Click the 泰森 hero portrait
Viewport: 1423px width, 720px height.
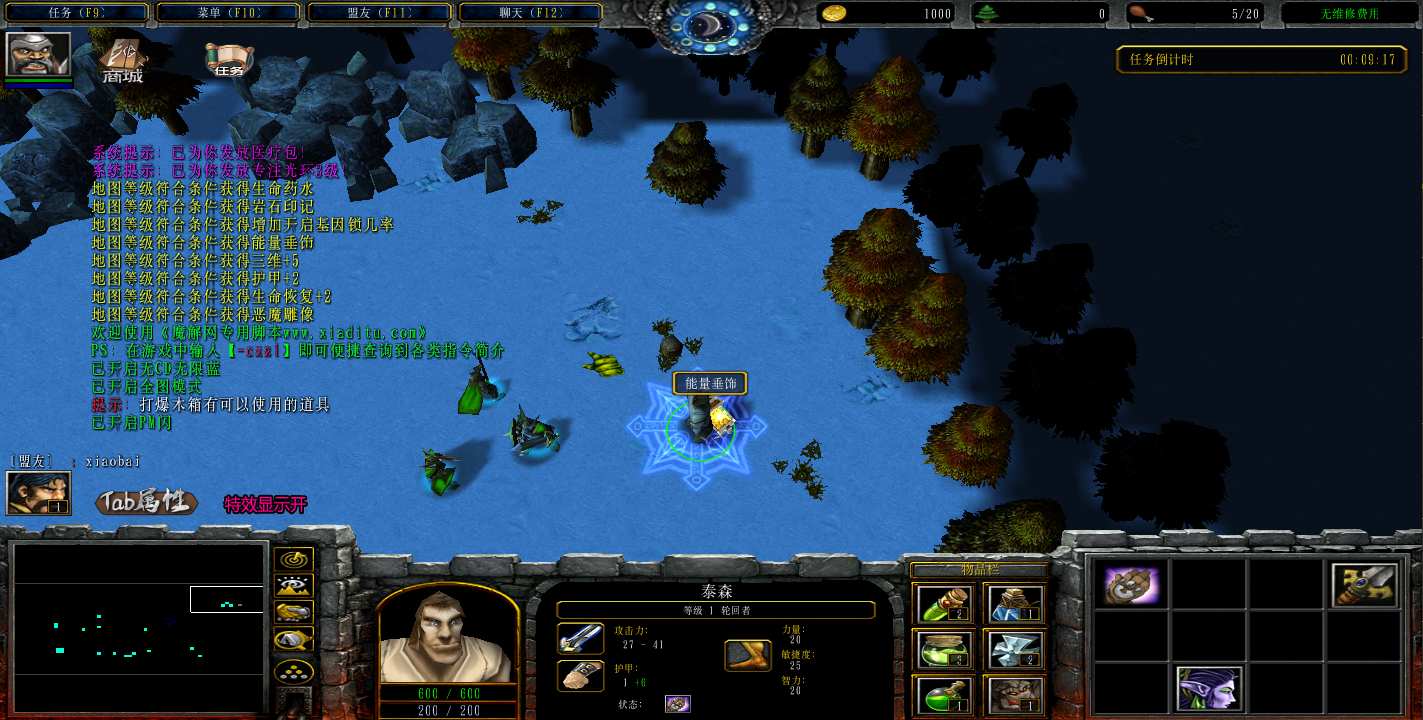click(x=448, y=635)
